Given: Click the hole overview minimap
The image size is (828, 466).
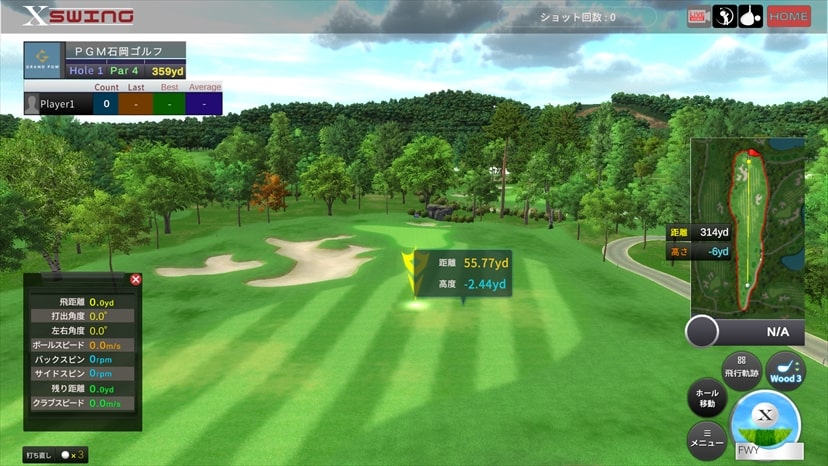Looking at the screenshot, I should tap(748, 228).
